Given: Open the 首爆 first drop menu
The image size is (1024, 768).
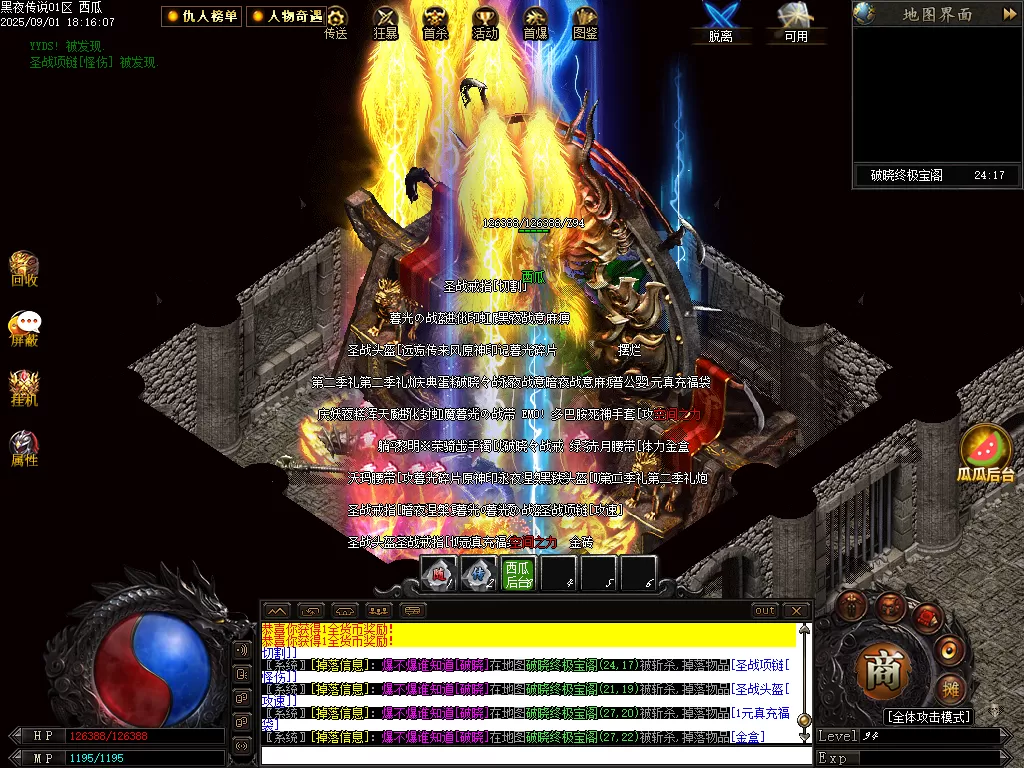Looking at the screenshot, I should [535, 20].
